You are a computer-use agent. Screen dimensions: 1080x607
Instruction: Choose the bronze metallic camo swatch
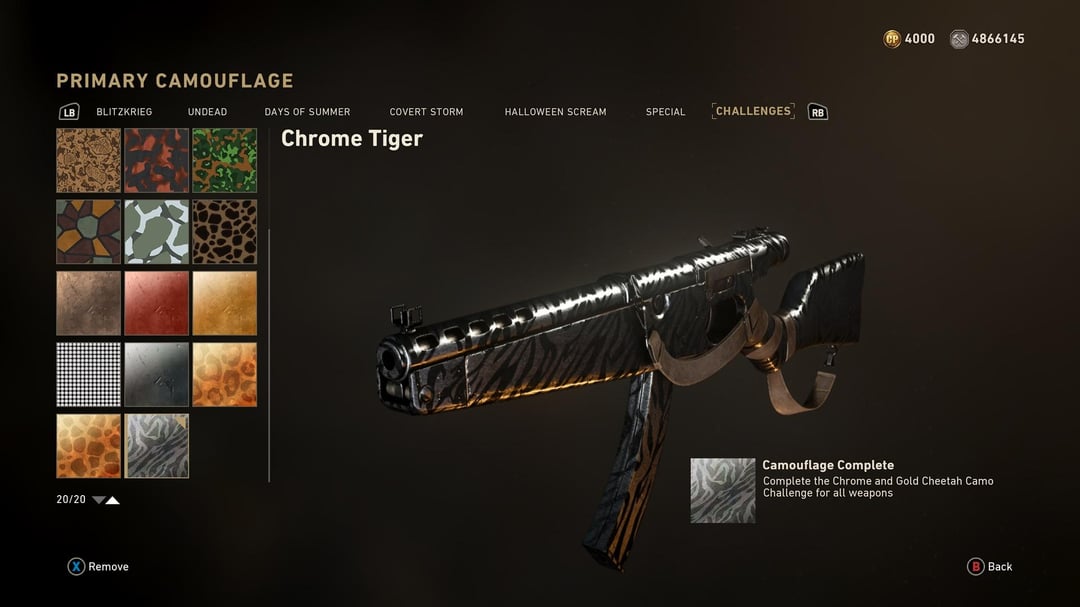click(88, 303)
